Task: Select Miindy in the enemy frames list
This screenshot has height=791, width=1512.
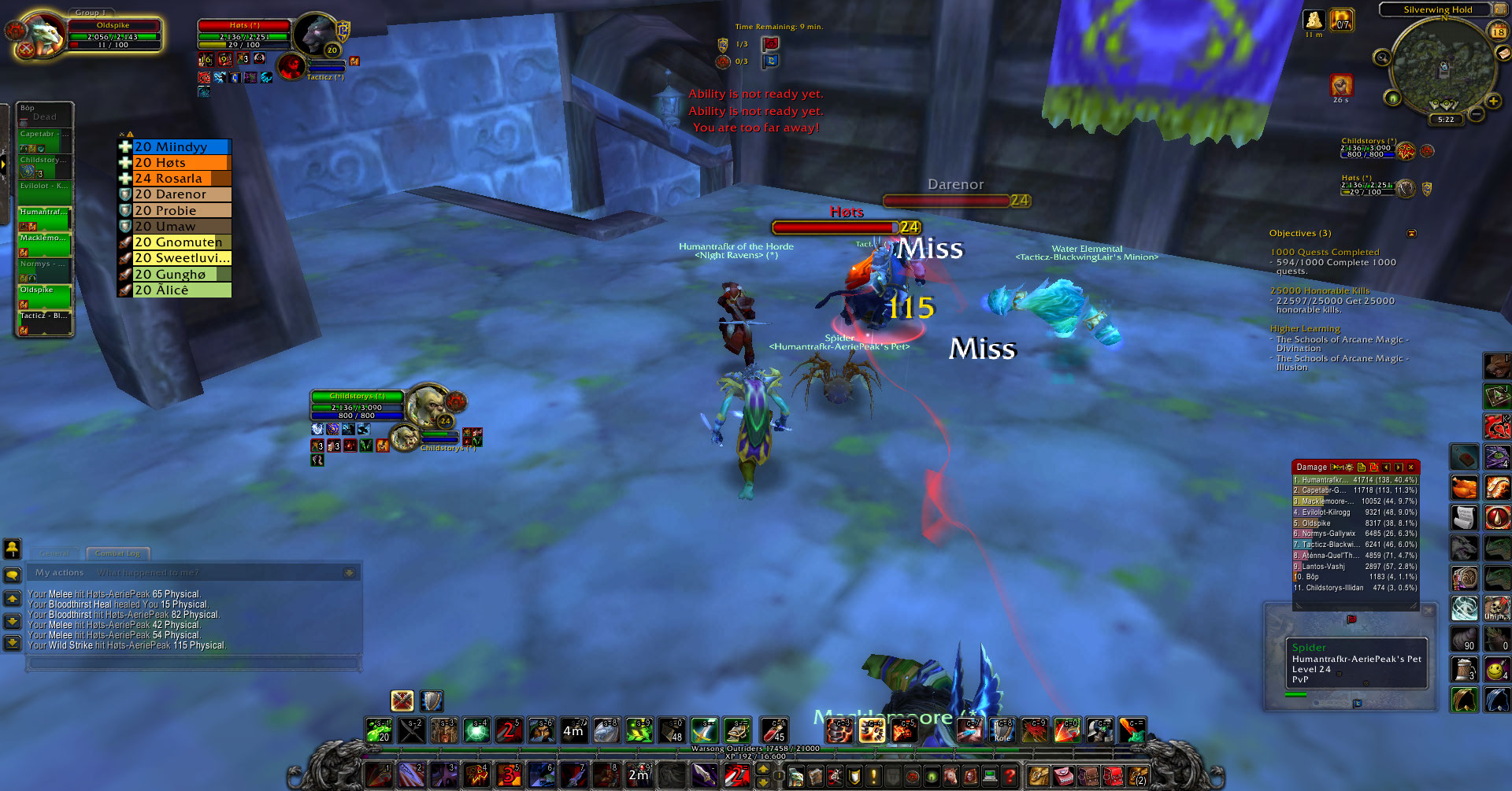Action: (x=180, y=146)
